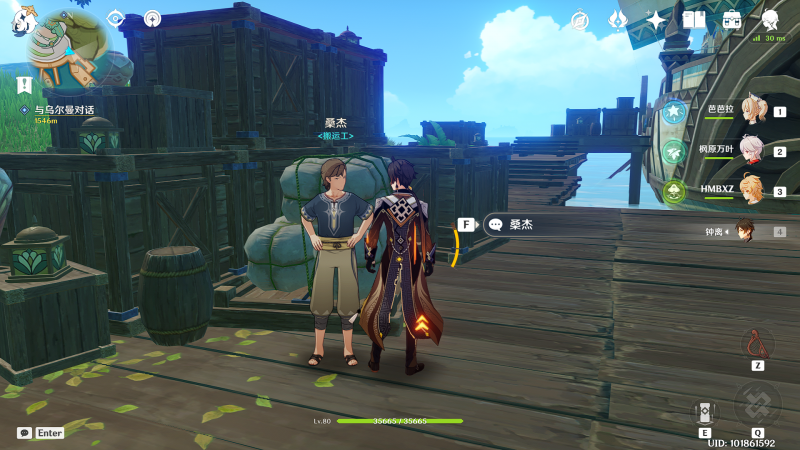The width and height of the screenshot is (800, 450).
Task: Open the compass icon in the top bar
Action: (x=580, y=20)
